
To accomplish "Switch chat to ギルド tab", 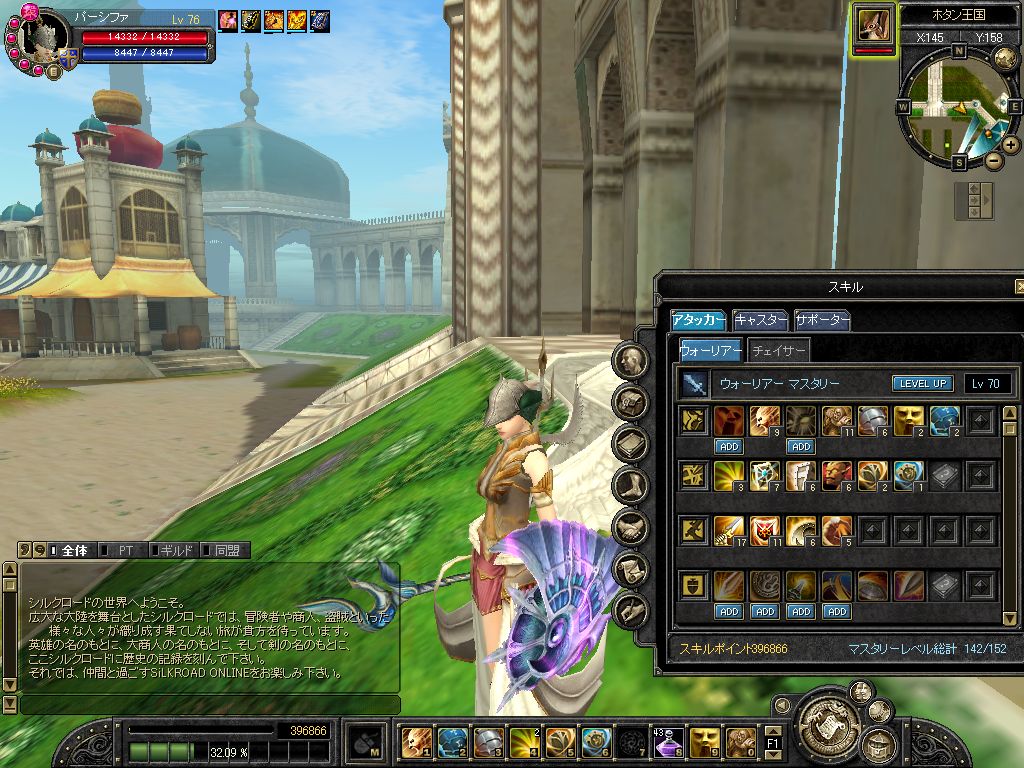I will [x=173, y=550].
